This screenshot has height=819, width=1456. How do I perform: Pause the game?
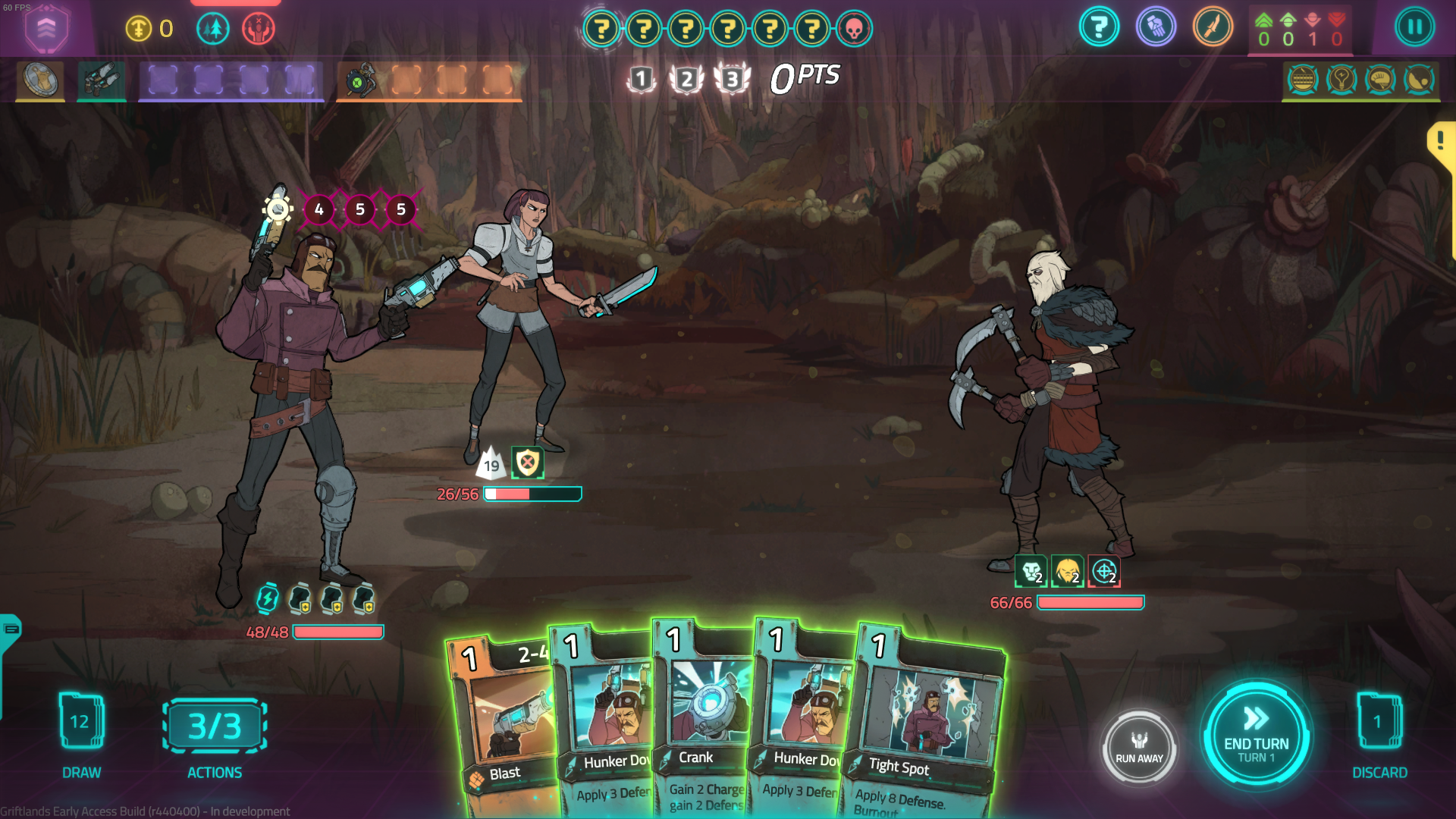point(1414,28)
